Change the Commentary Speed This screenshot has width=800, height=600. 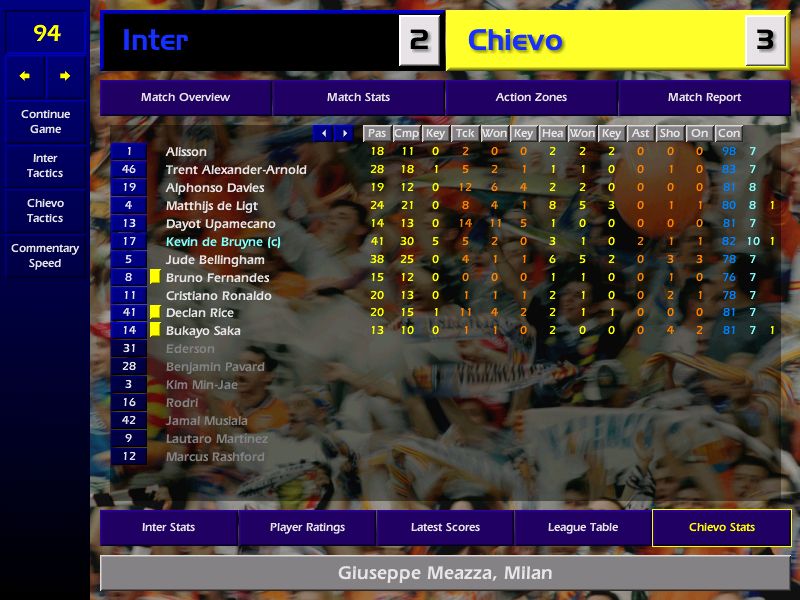click(x=45, y=256)
